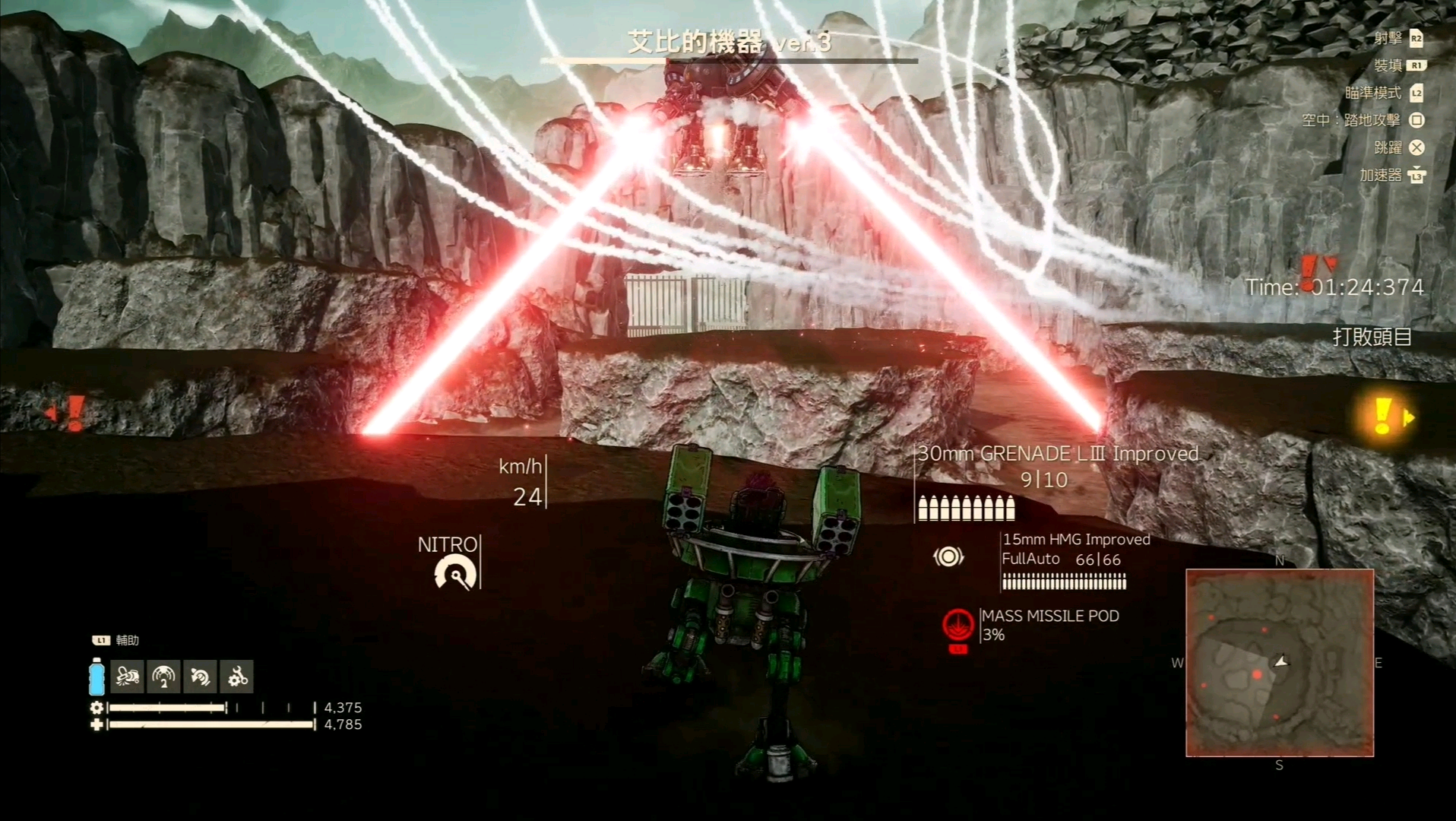
Task: Select the 打敗頭目 objective text
Action: (x=1372, y=337)
